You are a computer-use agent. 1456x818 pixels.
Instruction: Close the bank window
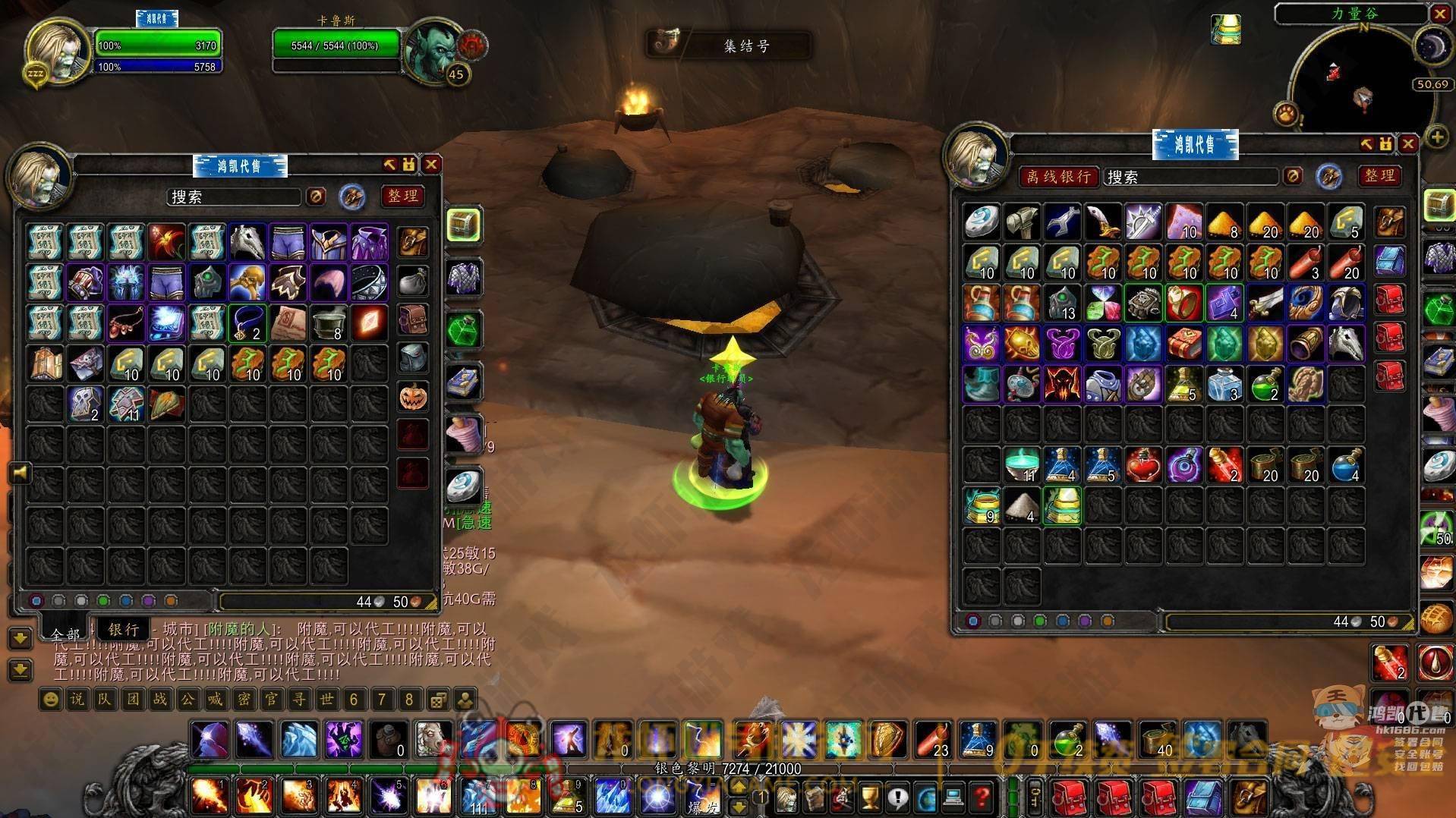pos(1408,143)
